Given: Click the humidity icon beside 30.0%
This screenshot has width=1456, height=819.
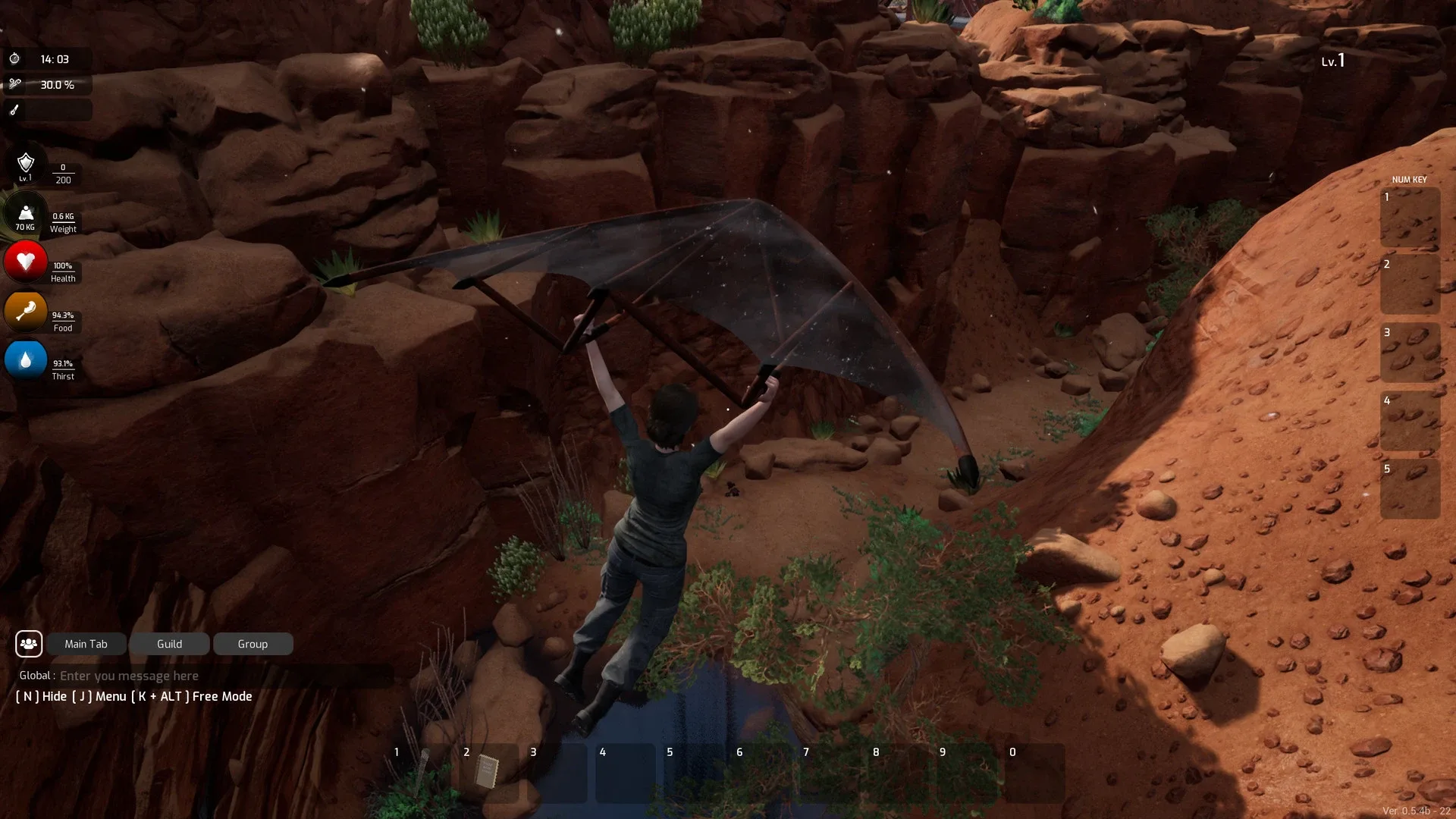Looking at the screenshot, I should pyautogui.click(x=14, y=84).
